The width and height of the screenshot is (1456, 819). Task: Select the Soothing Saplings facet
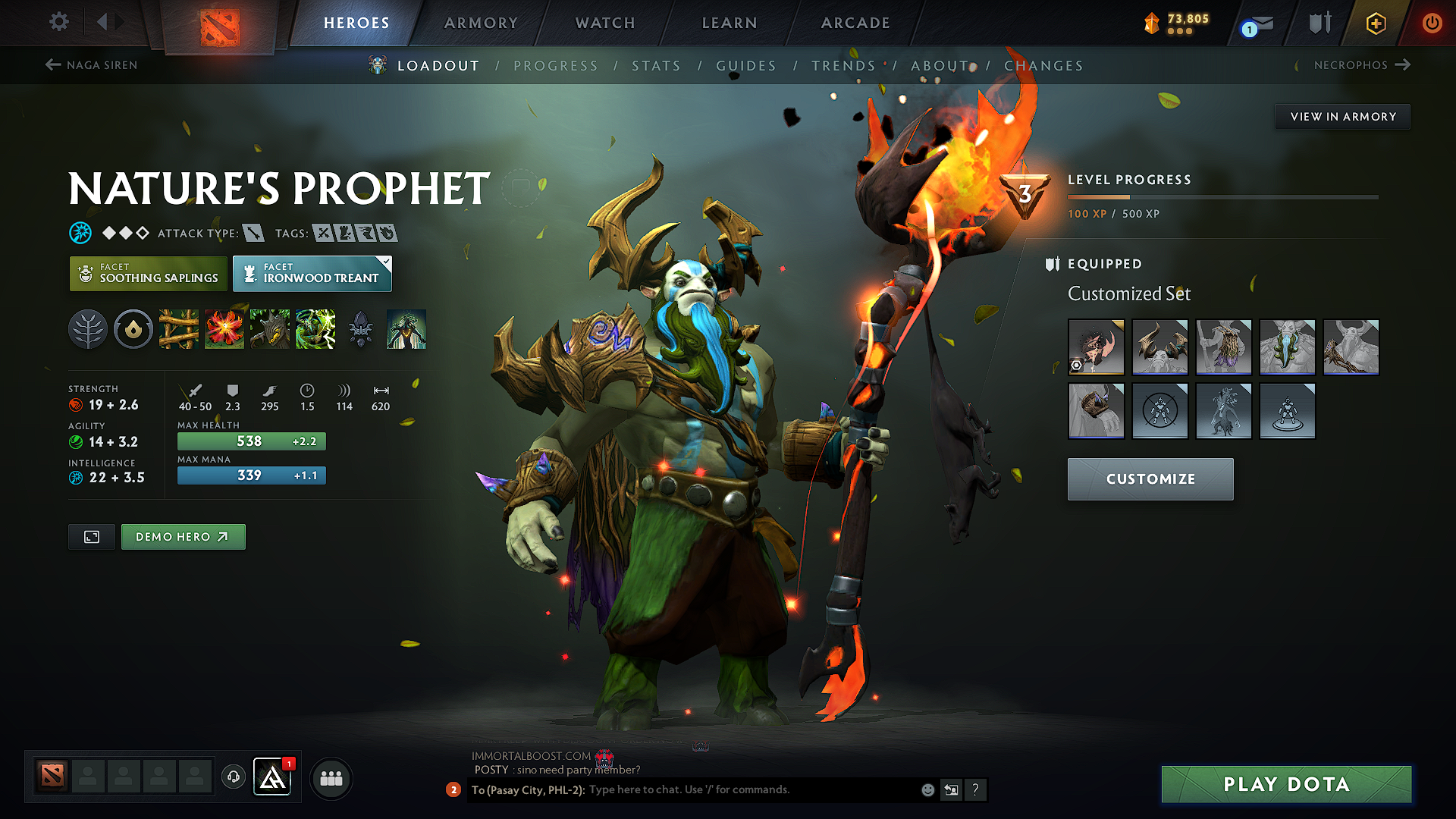pyautogui.click(x=148, y=273)
